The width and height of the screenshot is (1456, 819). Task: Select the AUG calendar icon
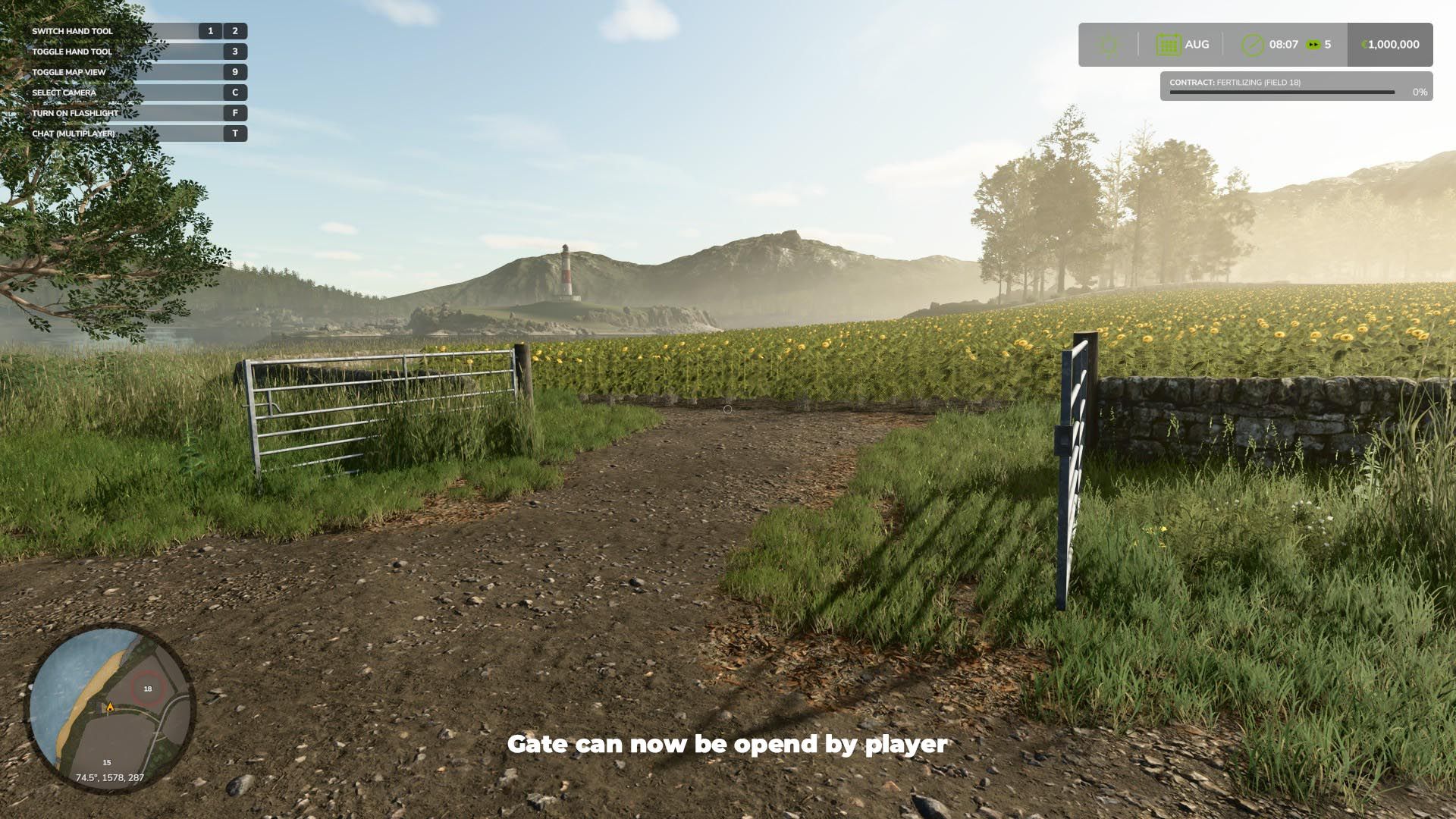point(1168,44)
